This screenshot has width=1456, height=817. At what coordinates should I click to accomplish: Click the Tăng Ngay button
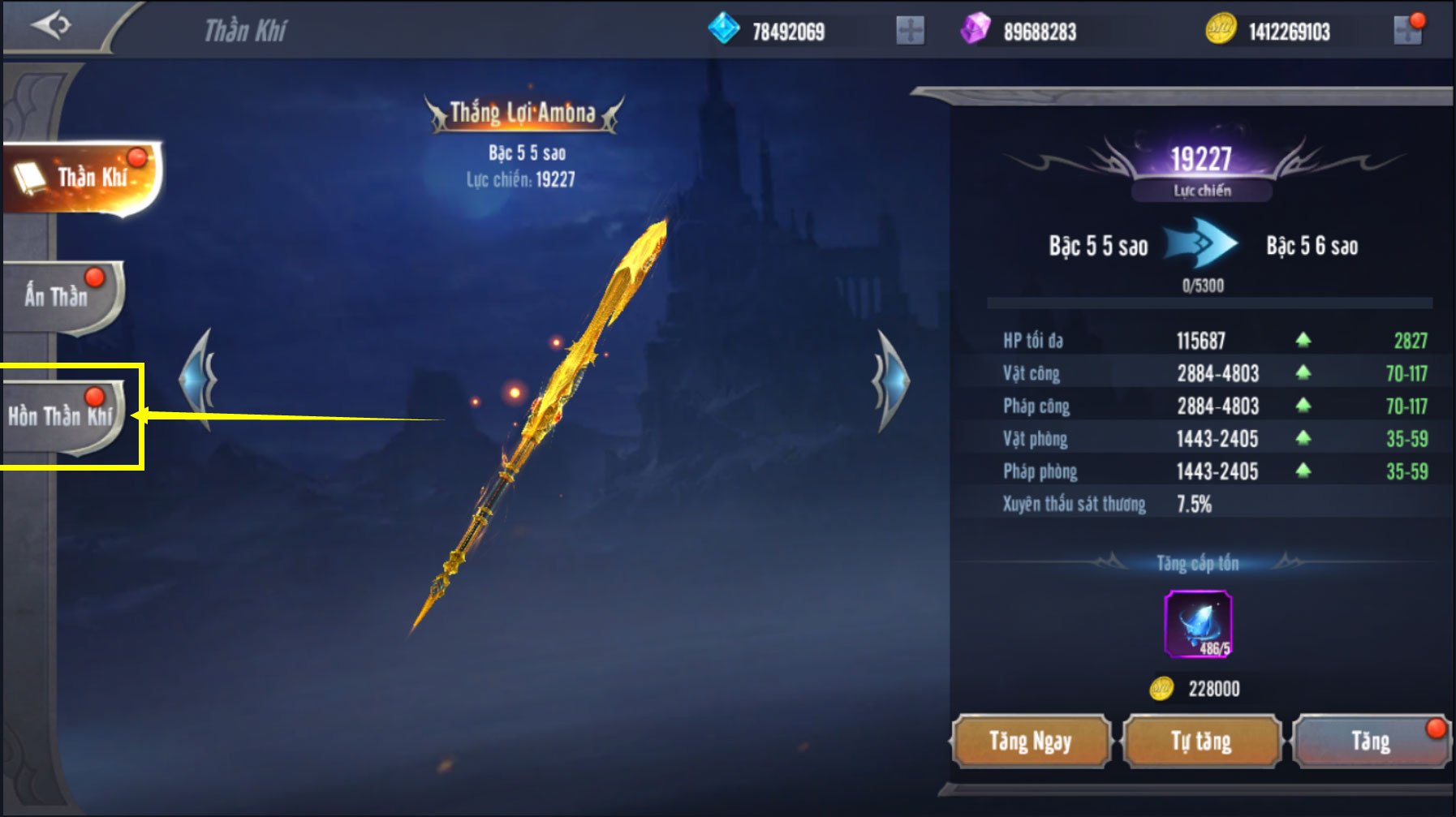[x=1031, y=741]
